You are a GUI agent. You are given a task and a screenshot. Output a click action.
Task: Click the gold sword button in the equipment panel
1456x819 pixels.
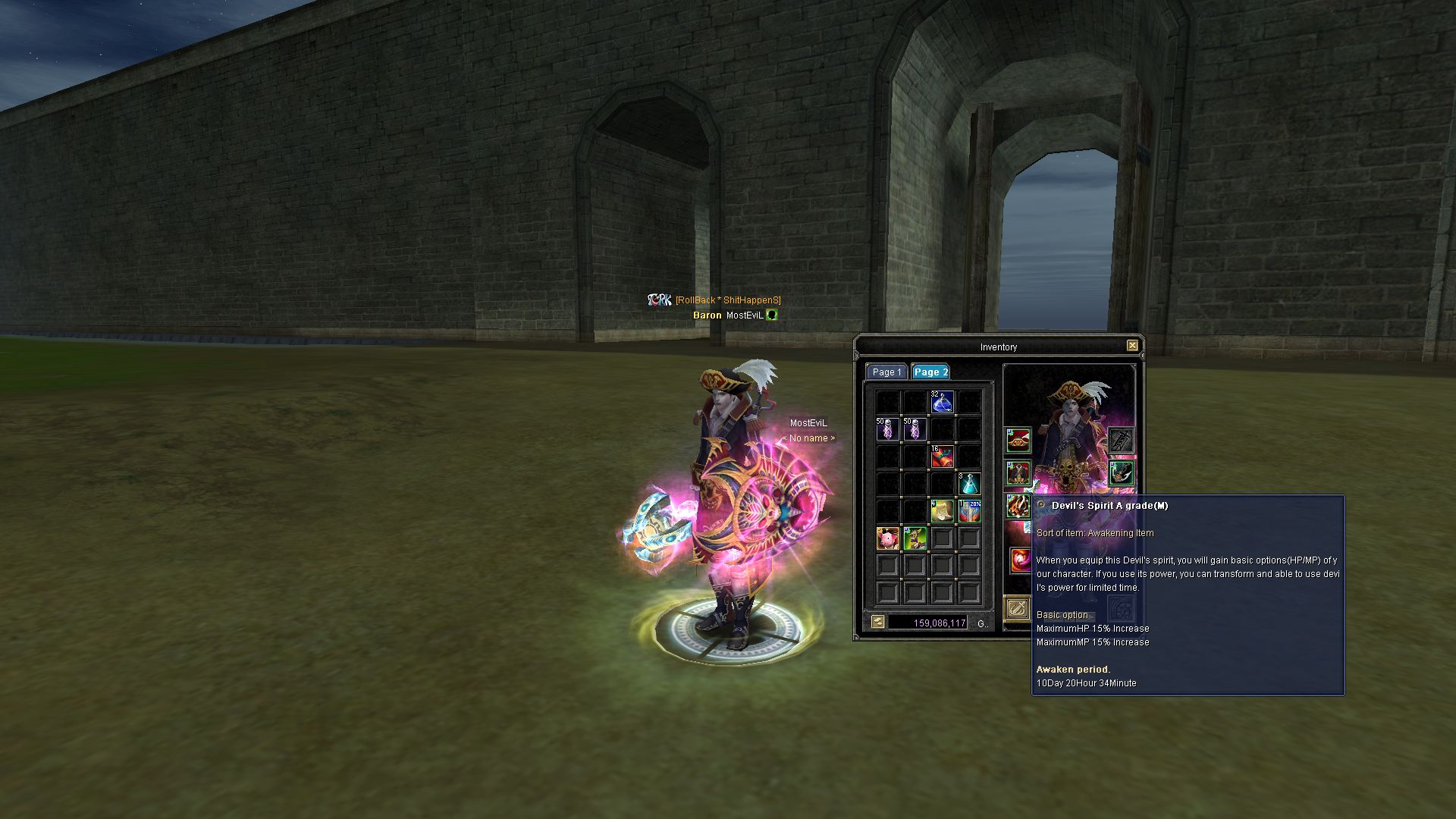(1017, 608)
